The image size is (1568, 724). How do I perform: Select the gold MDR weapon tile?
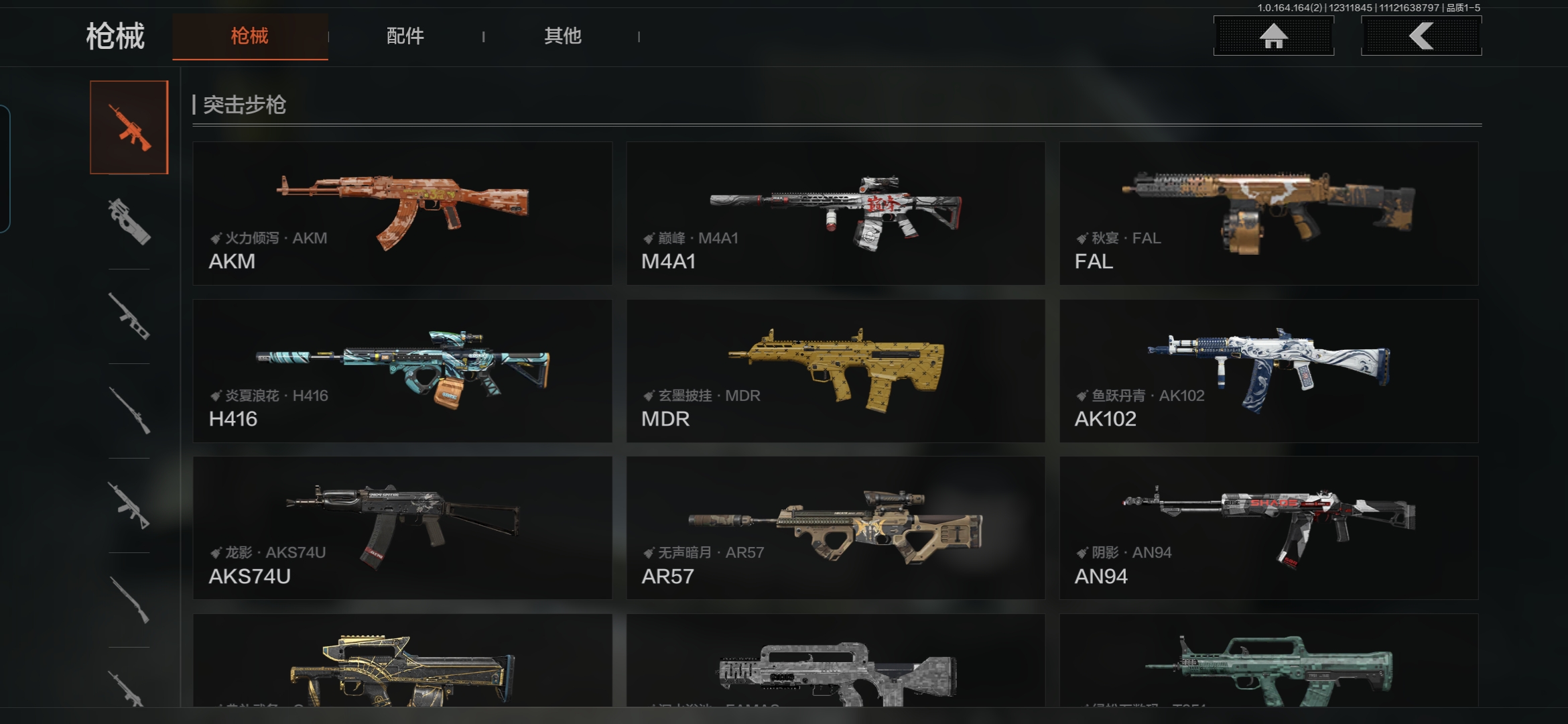tap(836, 371)
